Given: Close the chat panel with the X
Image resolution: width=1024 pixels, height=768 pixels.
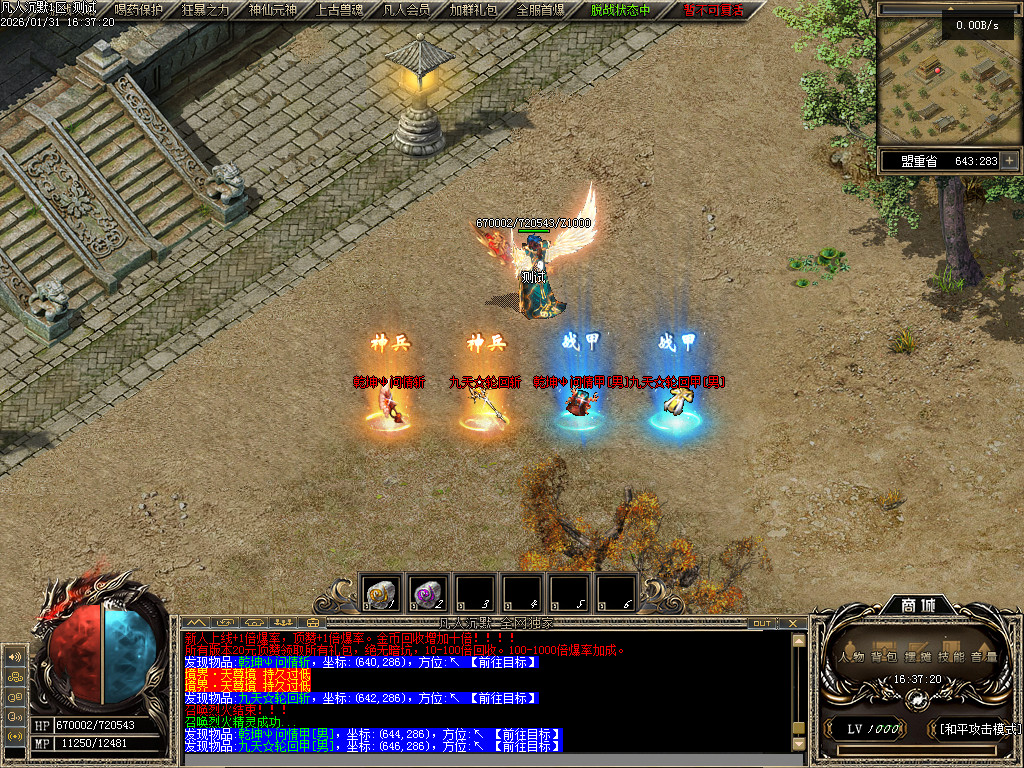Looking at the screenshot, I should point(795,623).
